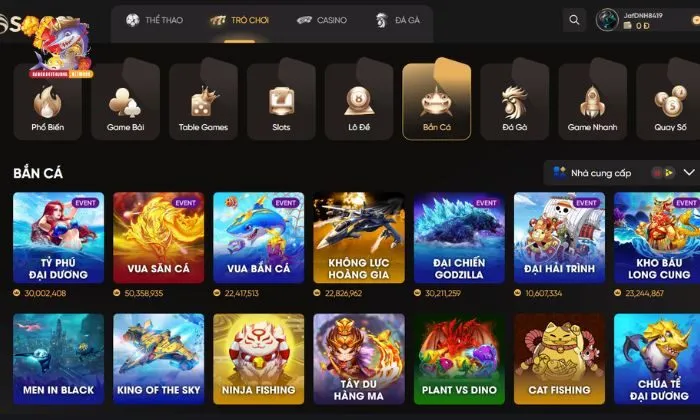
Task: Start the Men in Black game
Action: tap(58, 359)
